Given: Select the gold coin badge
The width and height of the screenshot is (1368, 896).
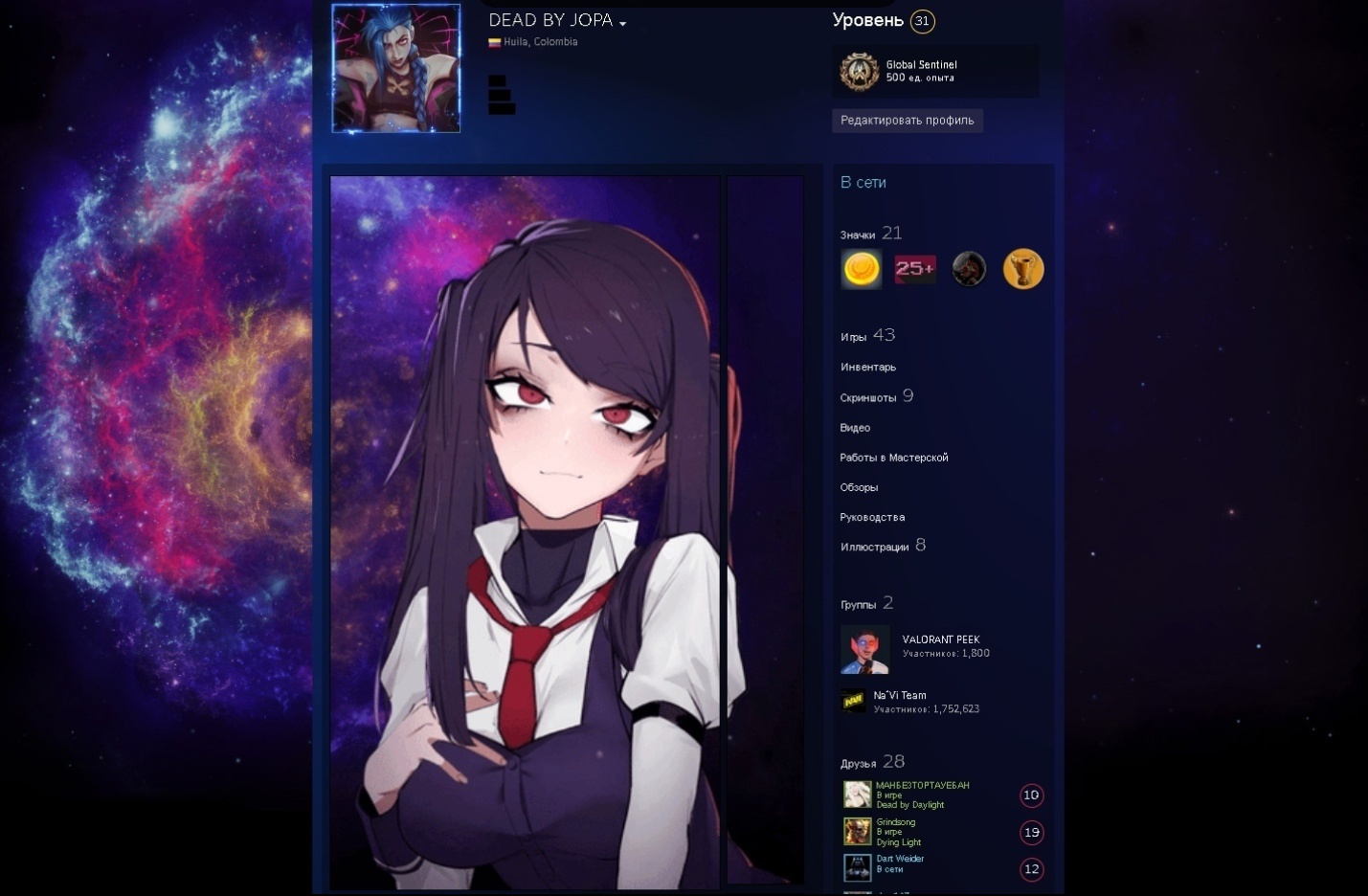Looking at the screenshot, I should point(861,269).
